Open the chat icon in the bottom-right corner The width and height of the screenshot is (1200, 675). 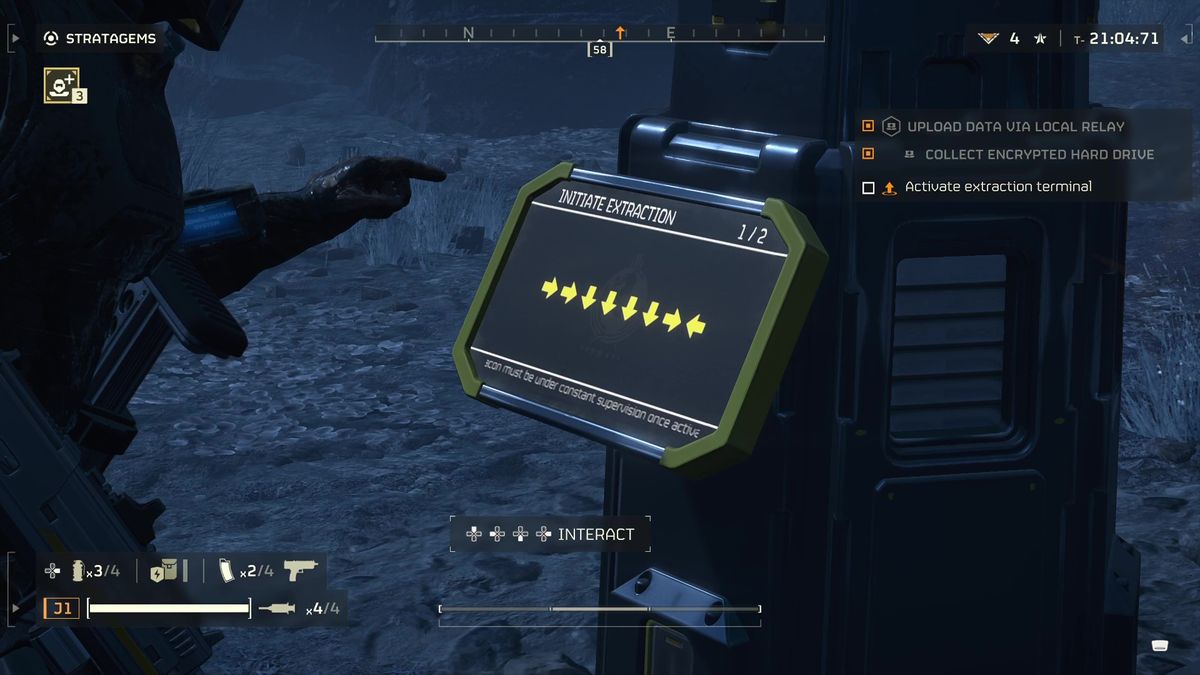point(1160,645)
